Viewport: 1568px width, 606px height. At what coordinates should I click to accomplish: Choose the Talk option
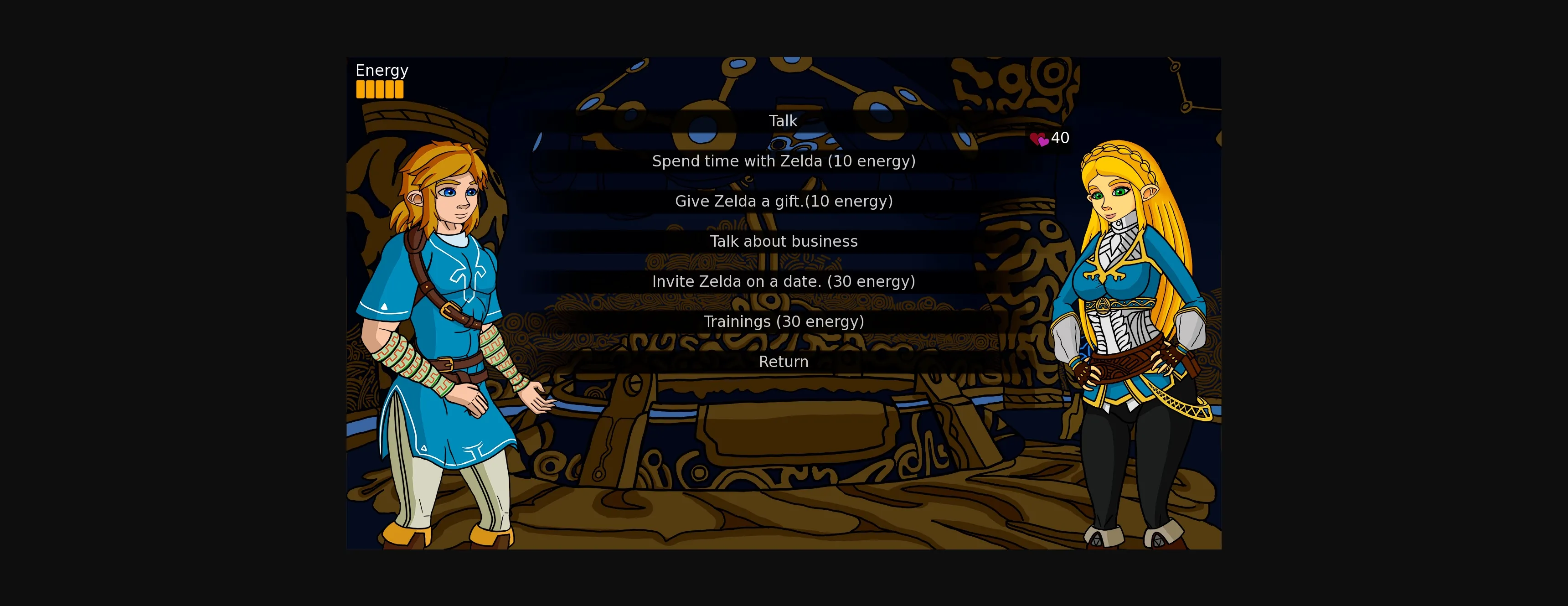tap(784, 121)
